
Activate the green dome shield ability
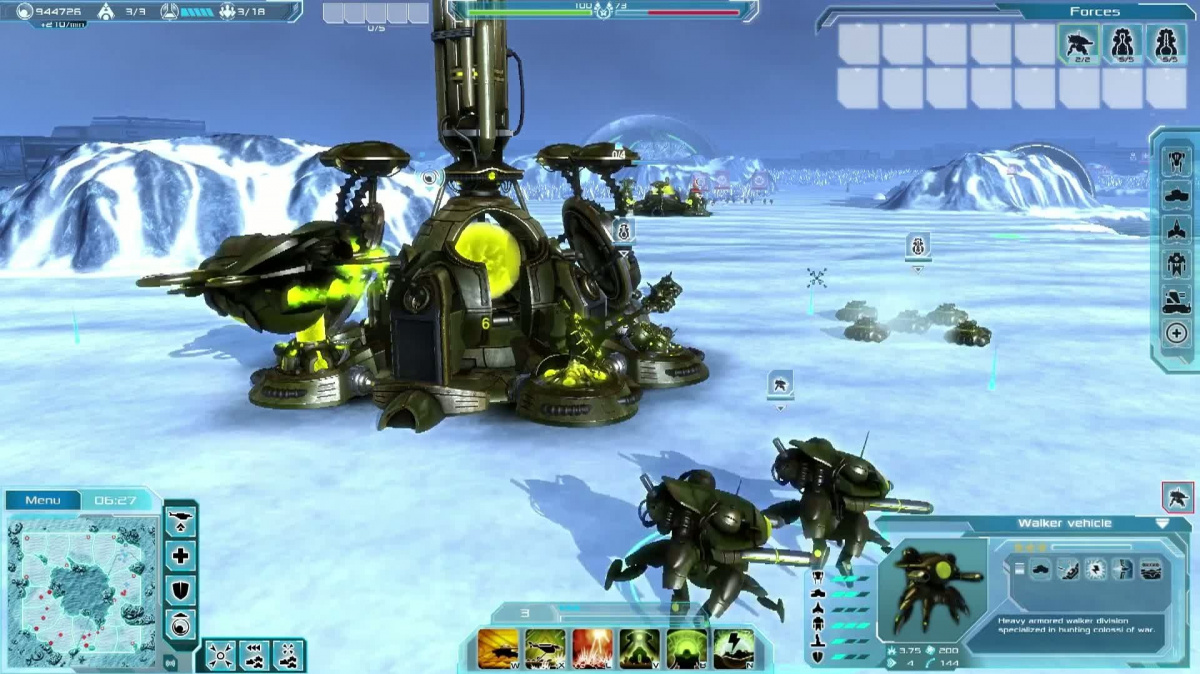point(686,649)
